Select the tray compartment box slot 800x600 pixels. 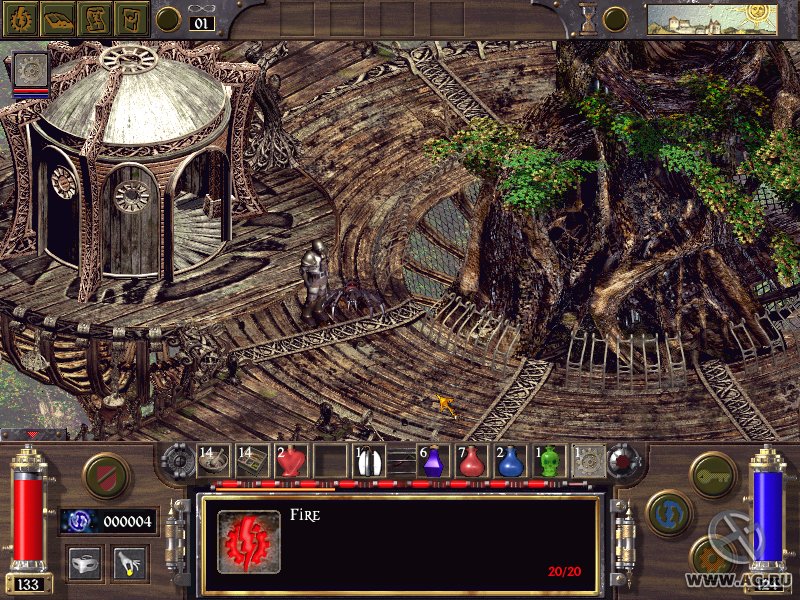[x=252, y=462]
